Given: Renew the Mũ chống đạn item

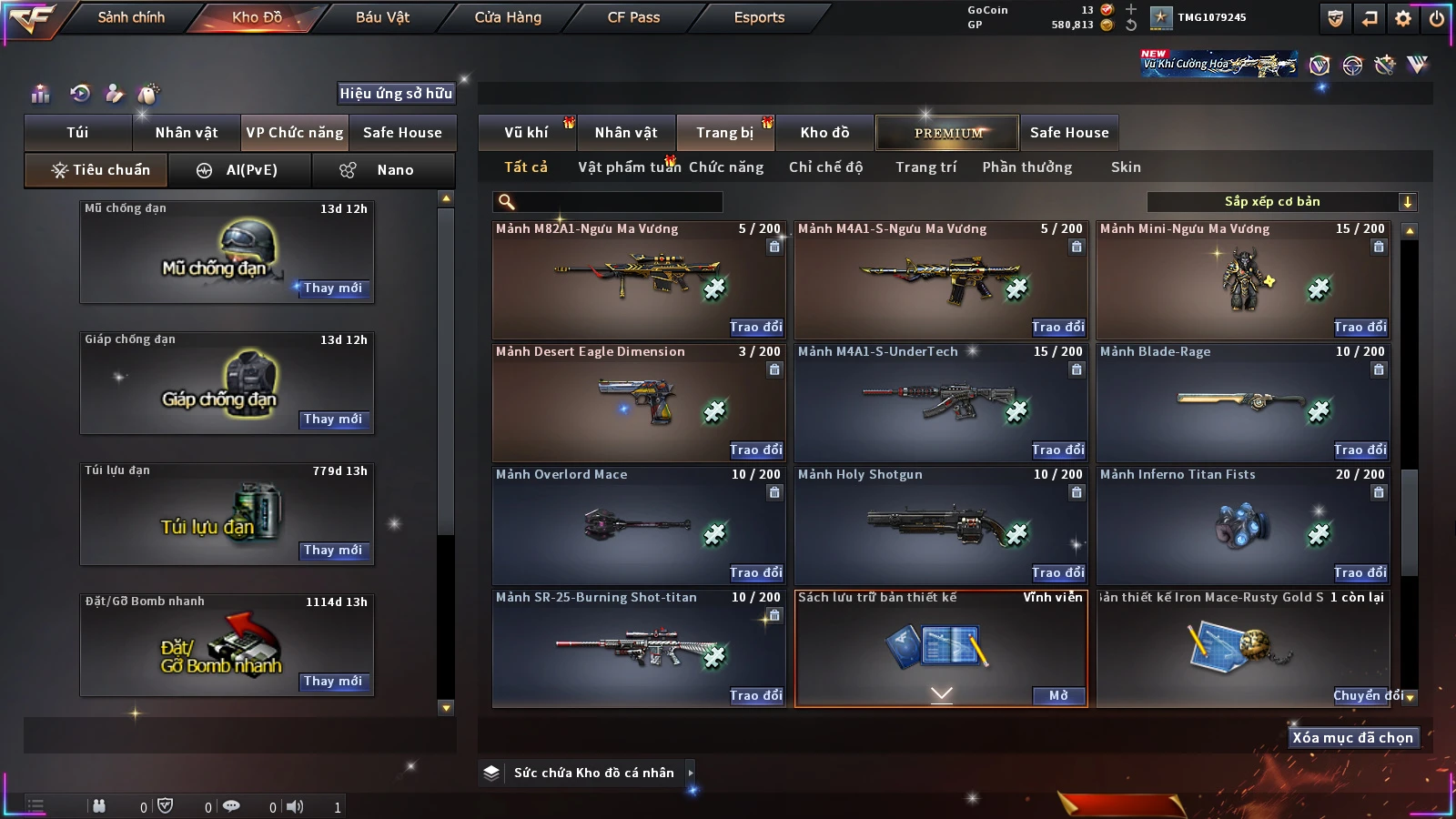Looking at the screenshot, I should click(x=333, y=288).
